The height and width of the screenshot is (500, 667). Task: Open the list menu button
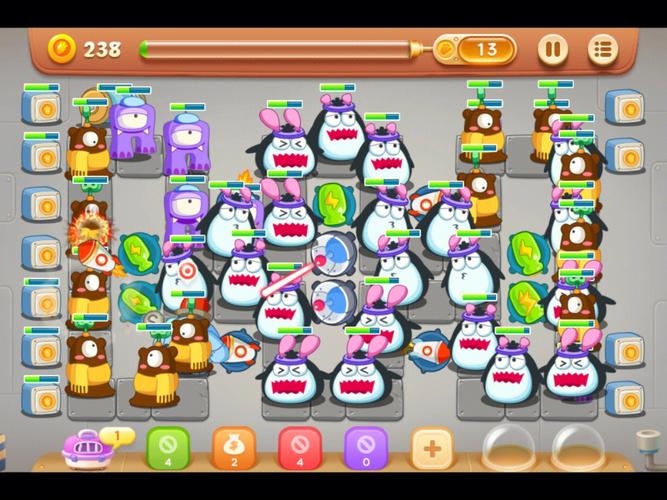pos(602,48)
